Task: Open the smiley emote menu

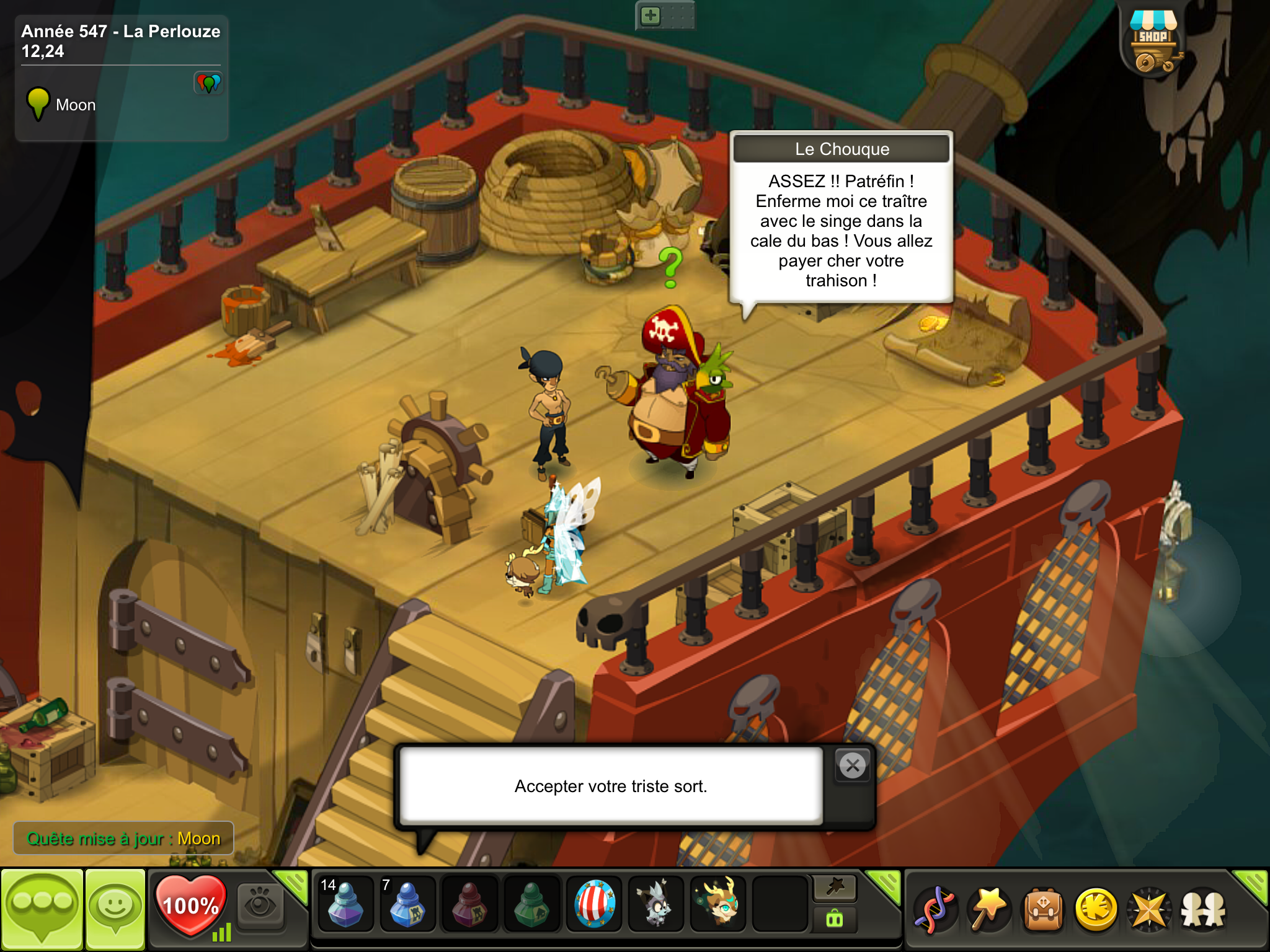Action: (115, 909)
